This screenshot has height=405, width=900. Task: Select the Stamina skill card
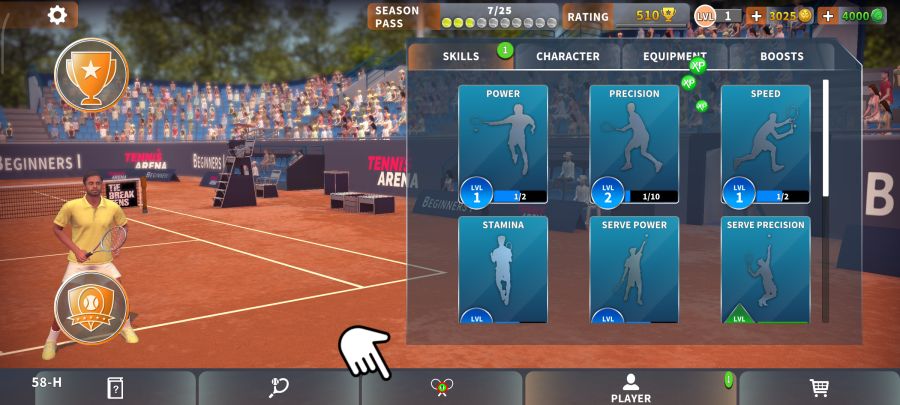pos(503,270)
